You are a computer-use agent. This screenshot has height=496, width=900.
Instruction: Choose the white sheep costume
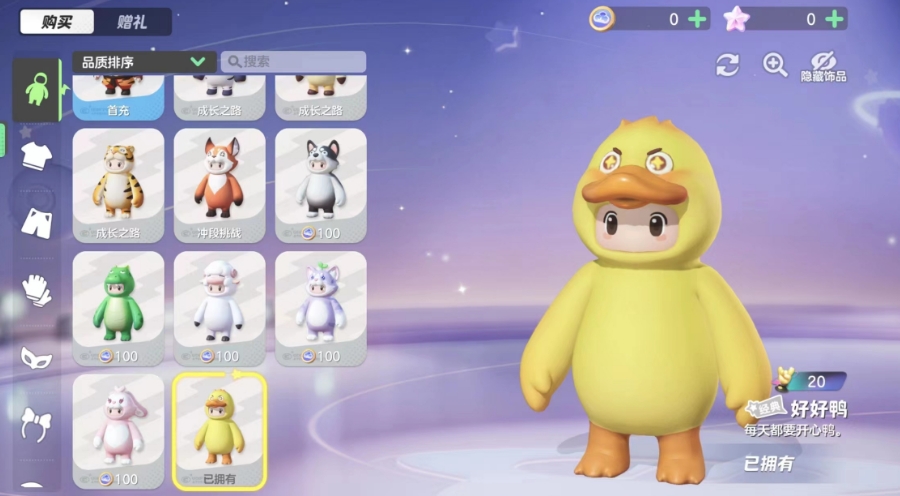219,308
